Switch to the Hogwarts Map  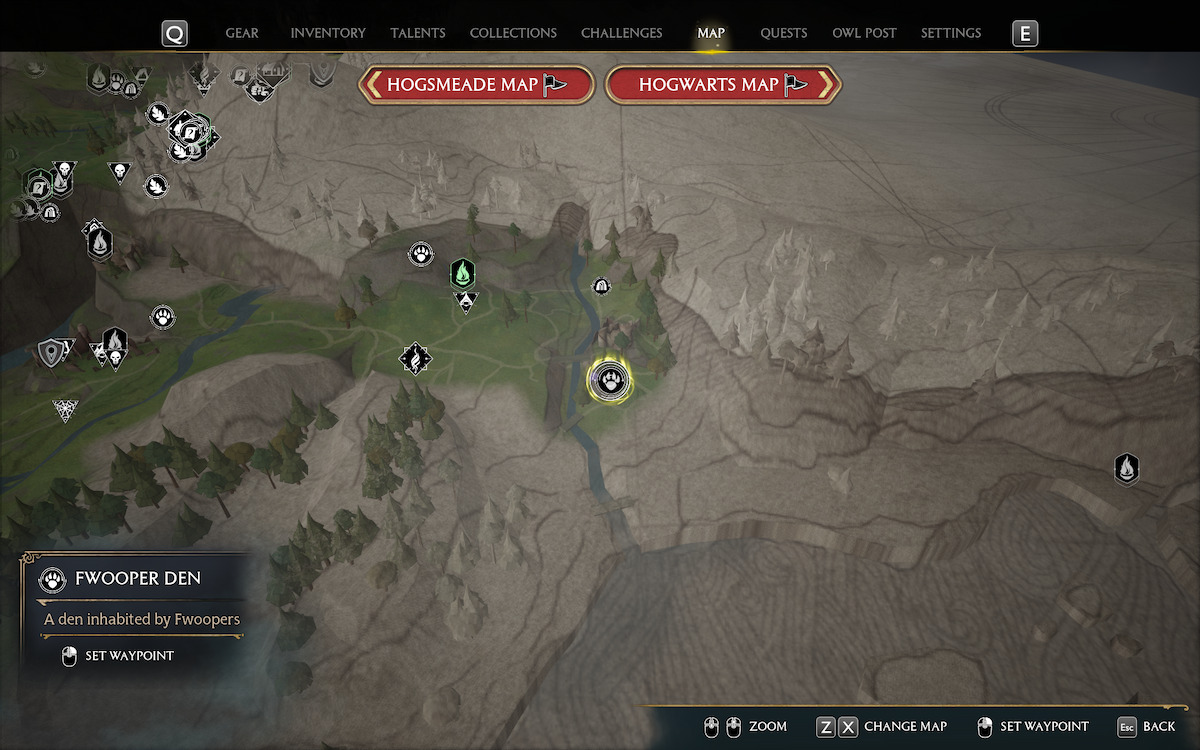pyautogui.click(x=723, y=85)
